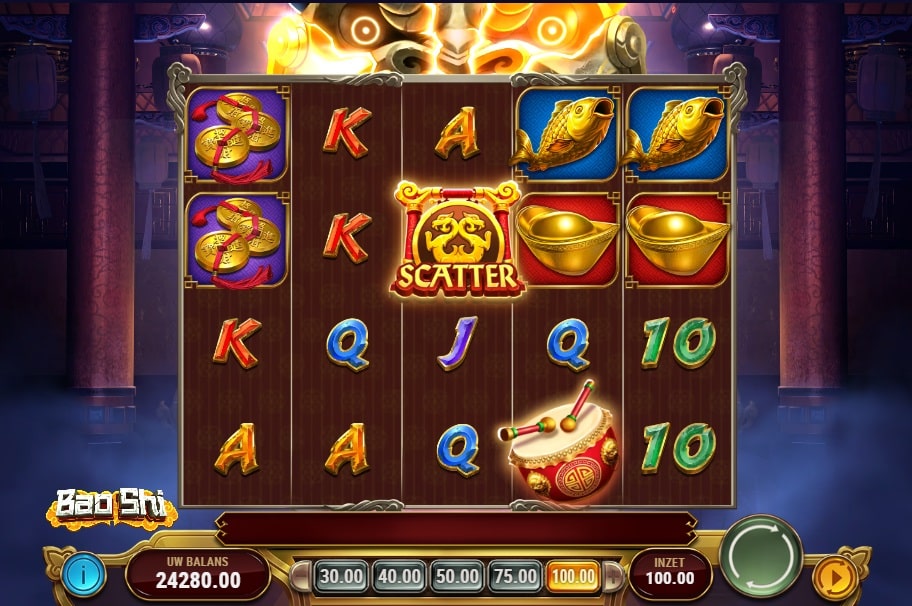Select the 50.00 bet option
Image resolution: width=912 pixels, height=606 pixels.
click(457, 576)
